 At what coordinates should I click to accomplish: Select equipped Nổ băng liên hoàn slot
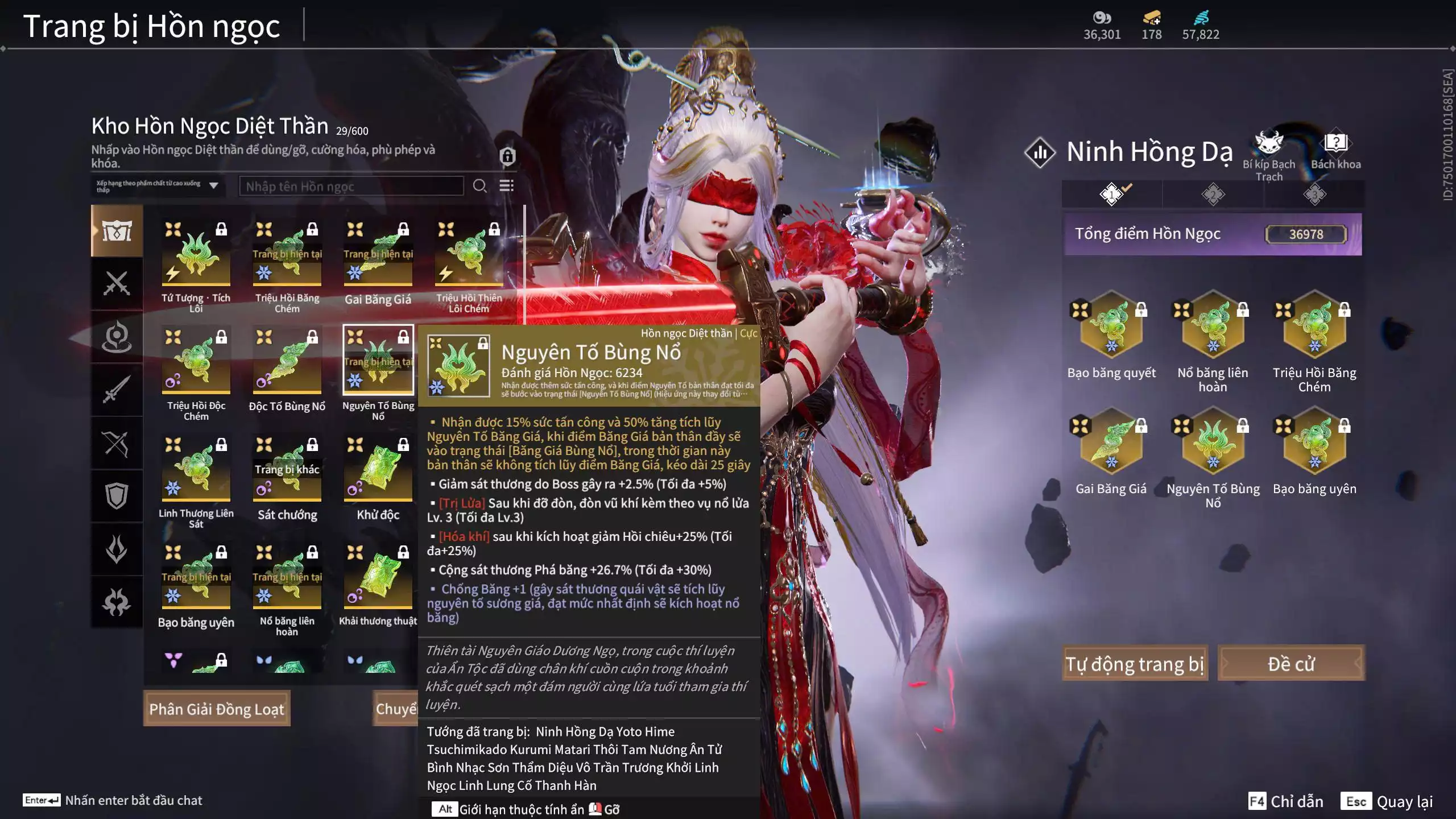tap(1213, 325)
